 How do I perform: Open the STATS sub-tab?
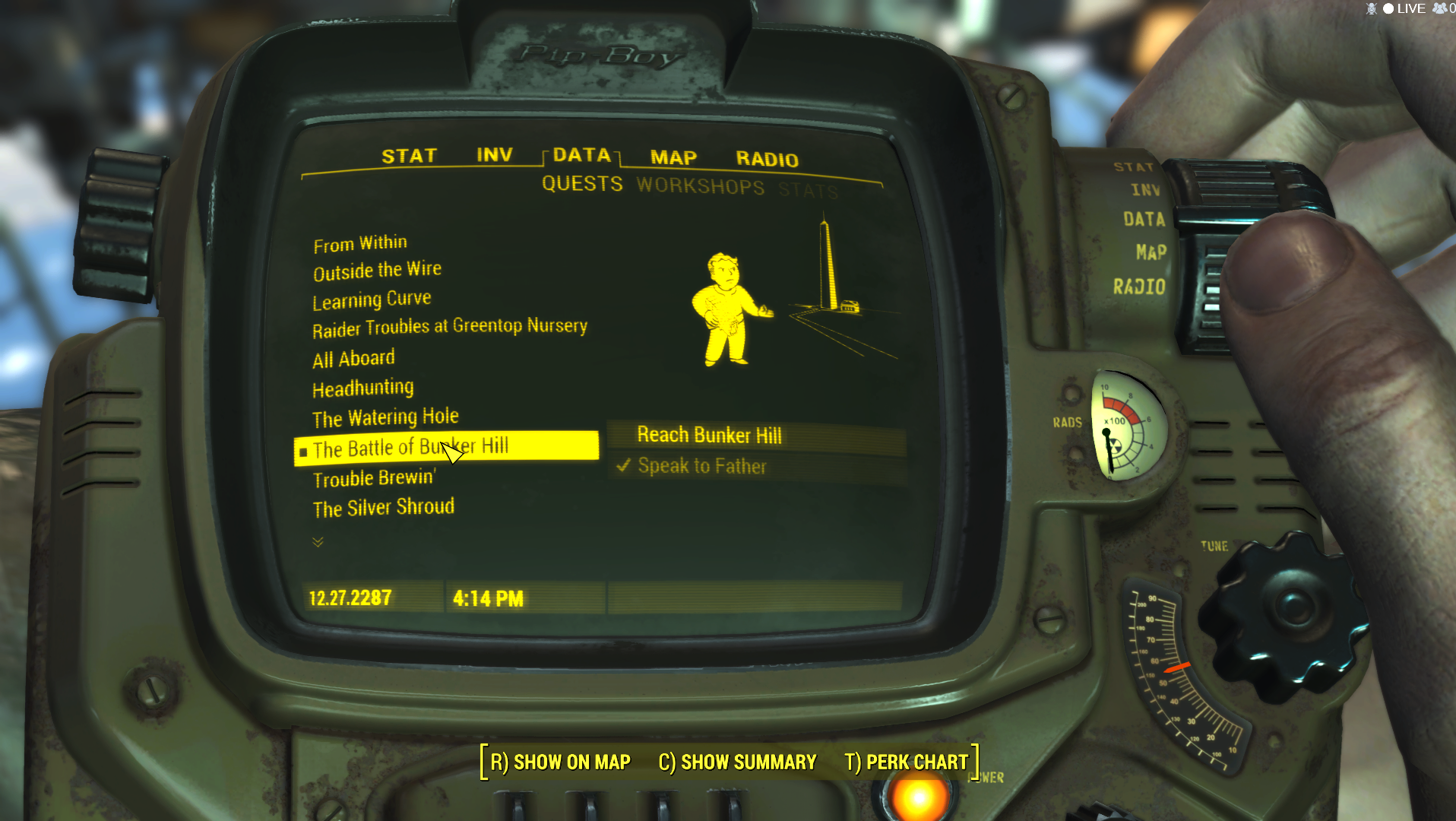click(x=808, y=190)
